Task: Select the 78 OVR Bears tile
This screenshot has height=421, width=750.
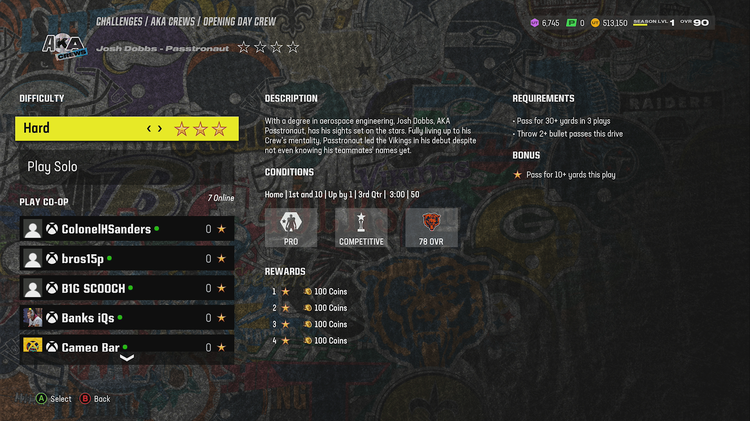Action: pos(432,228)
